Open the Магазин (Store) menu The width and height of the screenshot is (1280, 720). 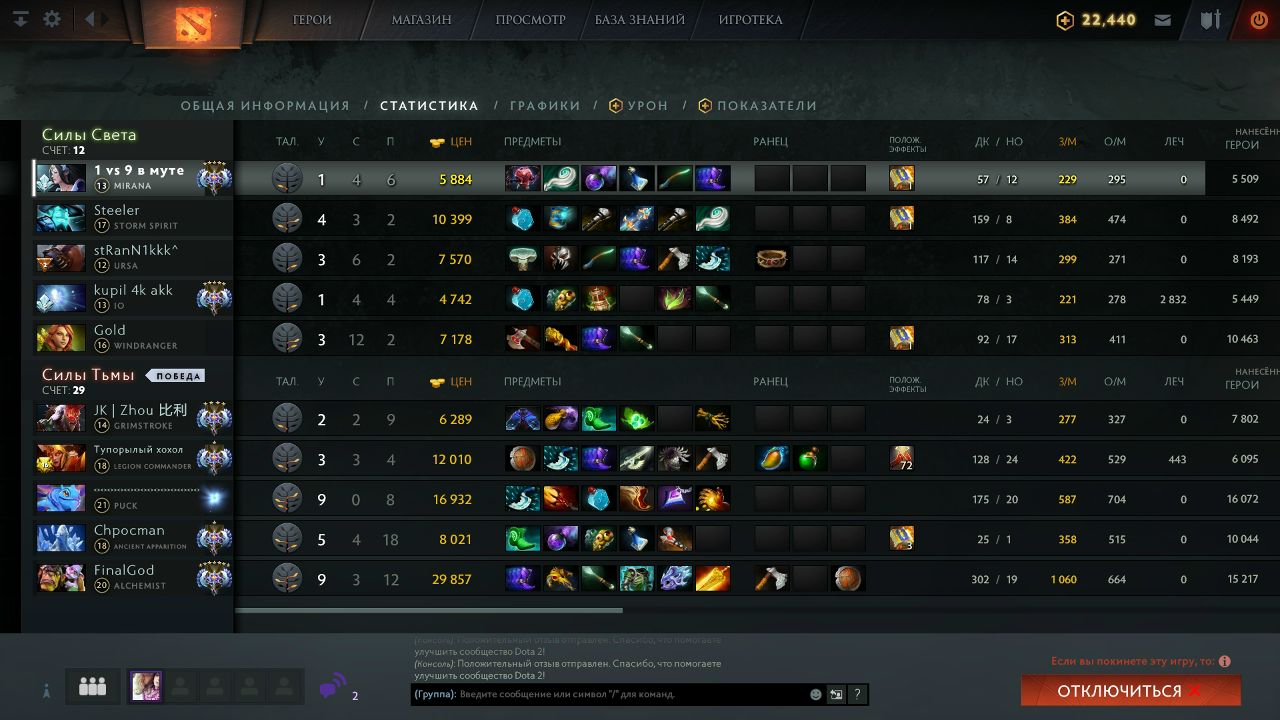coord(421,20)
